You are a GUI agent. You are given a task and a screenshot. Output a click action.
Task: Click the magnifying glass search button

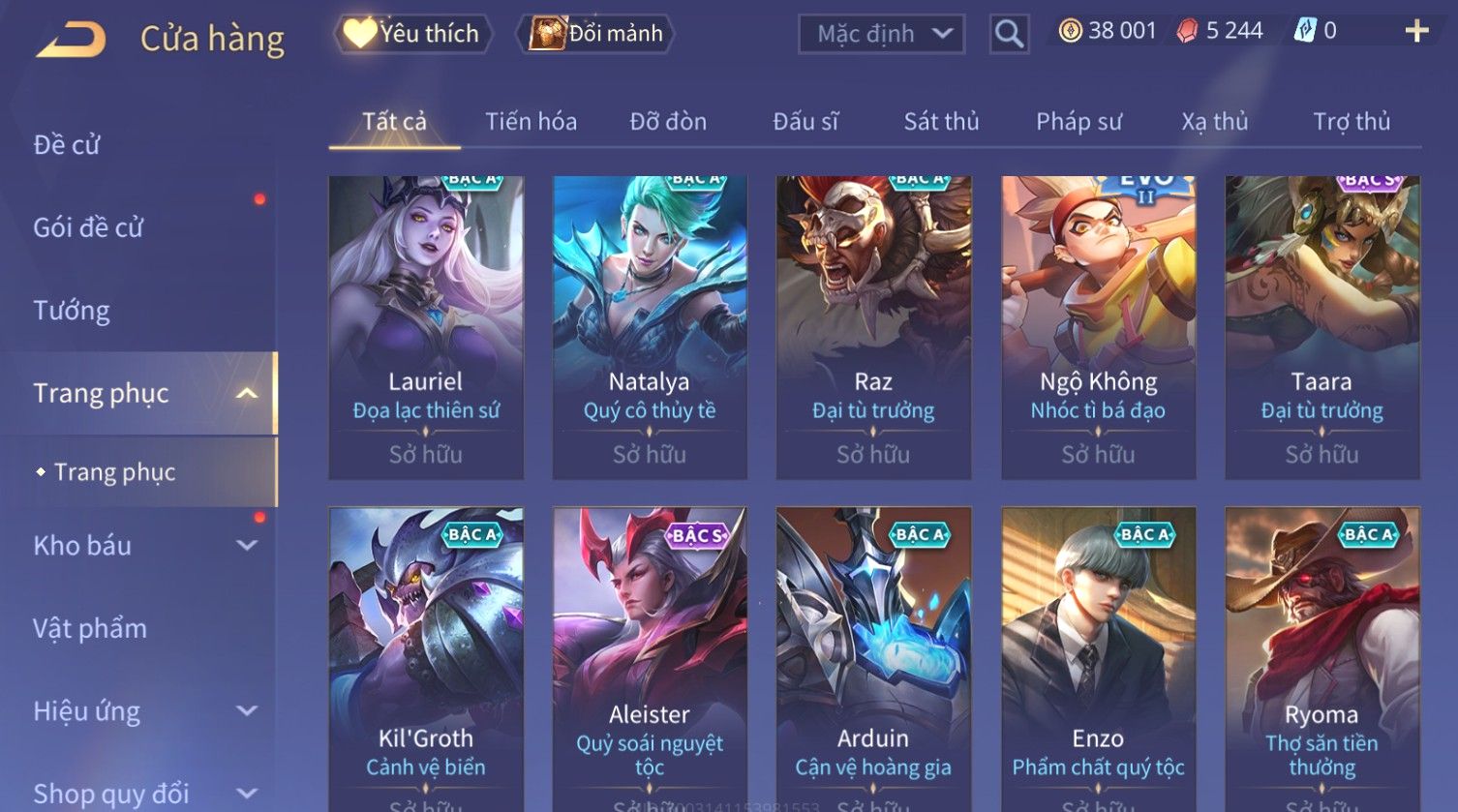[x=1009, y=34]
